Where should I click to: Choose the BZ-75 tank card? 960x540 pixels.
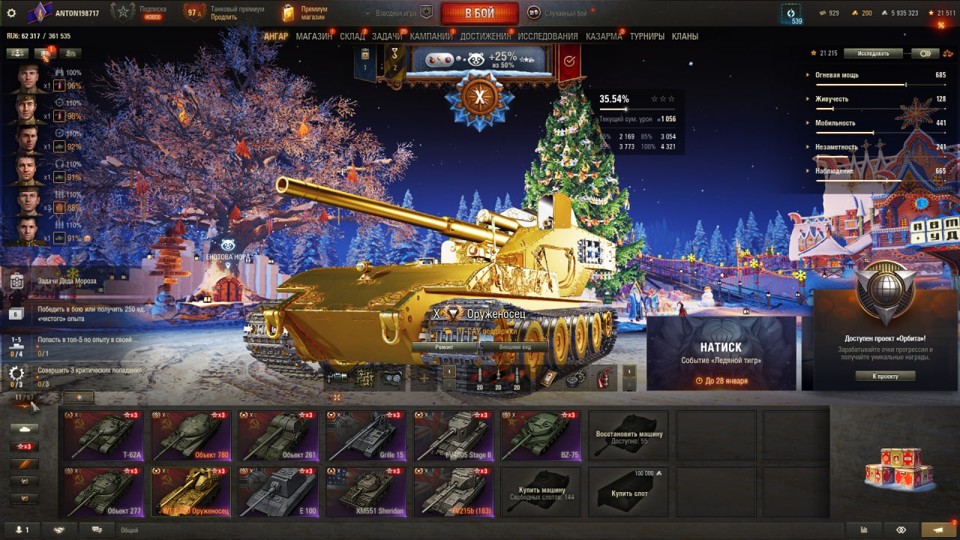tap(541, 435)
